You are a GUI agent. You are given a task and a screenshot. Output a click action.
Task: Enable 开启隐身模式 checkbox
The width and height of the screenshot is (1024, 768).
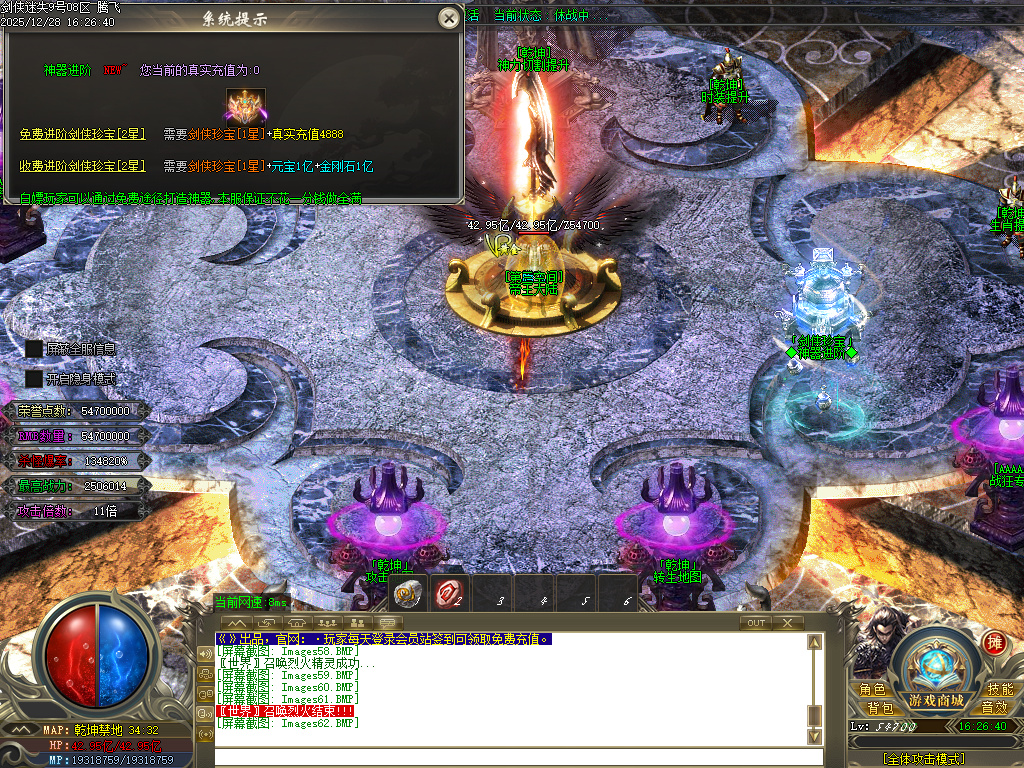tap(34, 379)
